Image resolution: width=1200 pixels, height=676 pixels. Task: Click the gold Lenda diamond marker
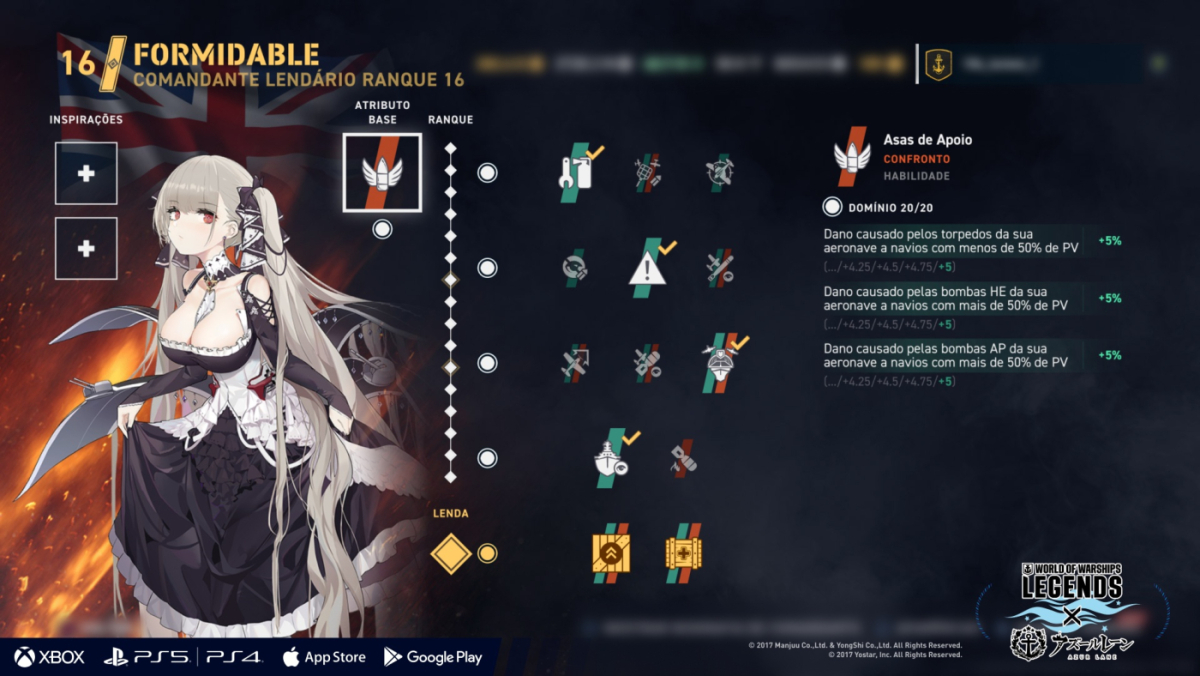click(x=450, y=553)
